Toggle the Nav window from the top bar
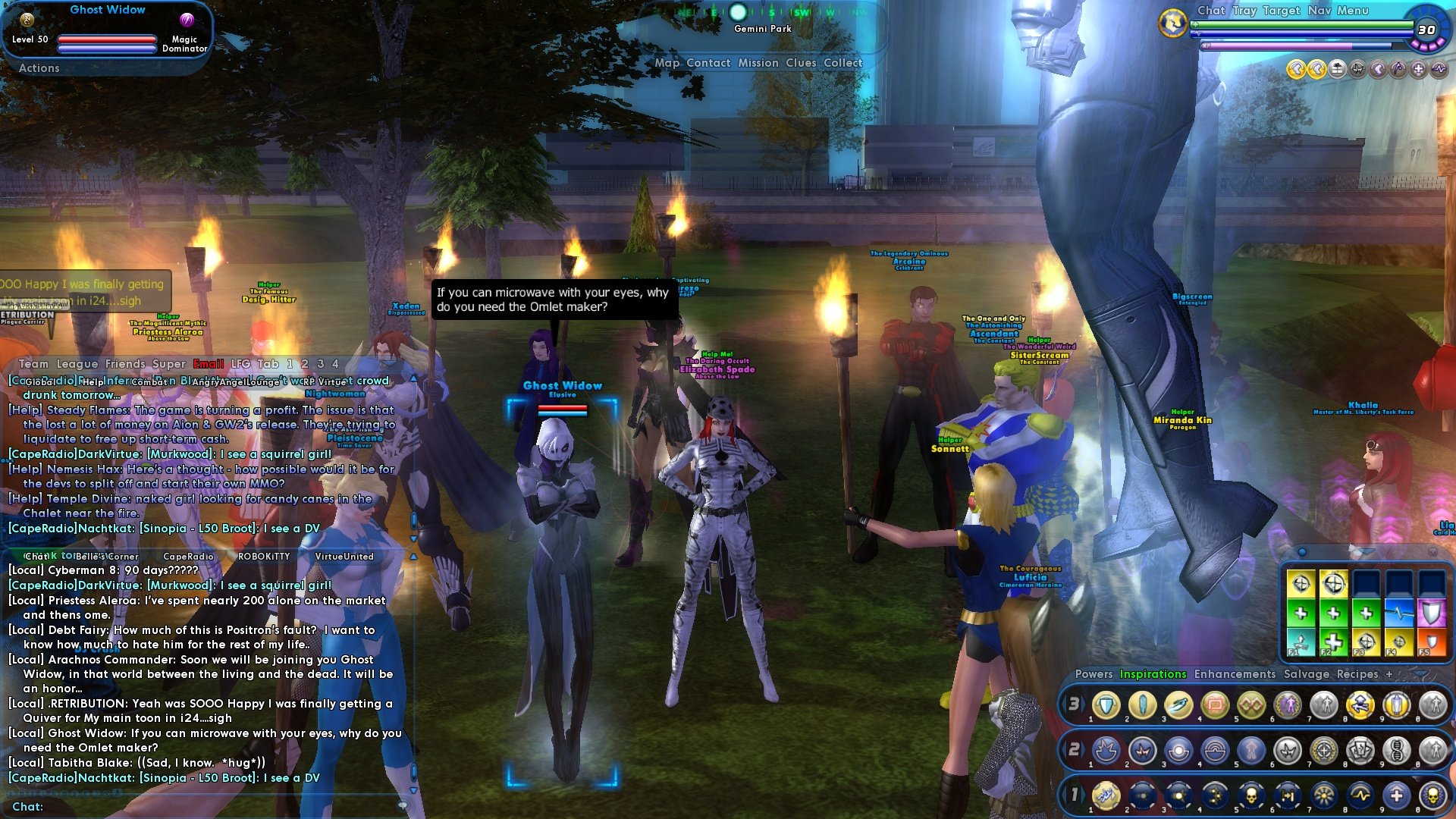1456x819 pixels. [x=1319, y=11]
